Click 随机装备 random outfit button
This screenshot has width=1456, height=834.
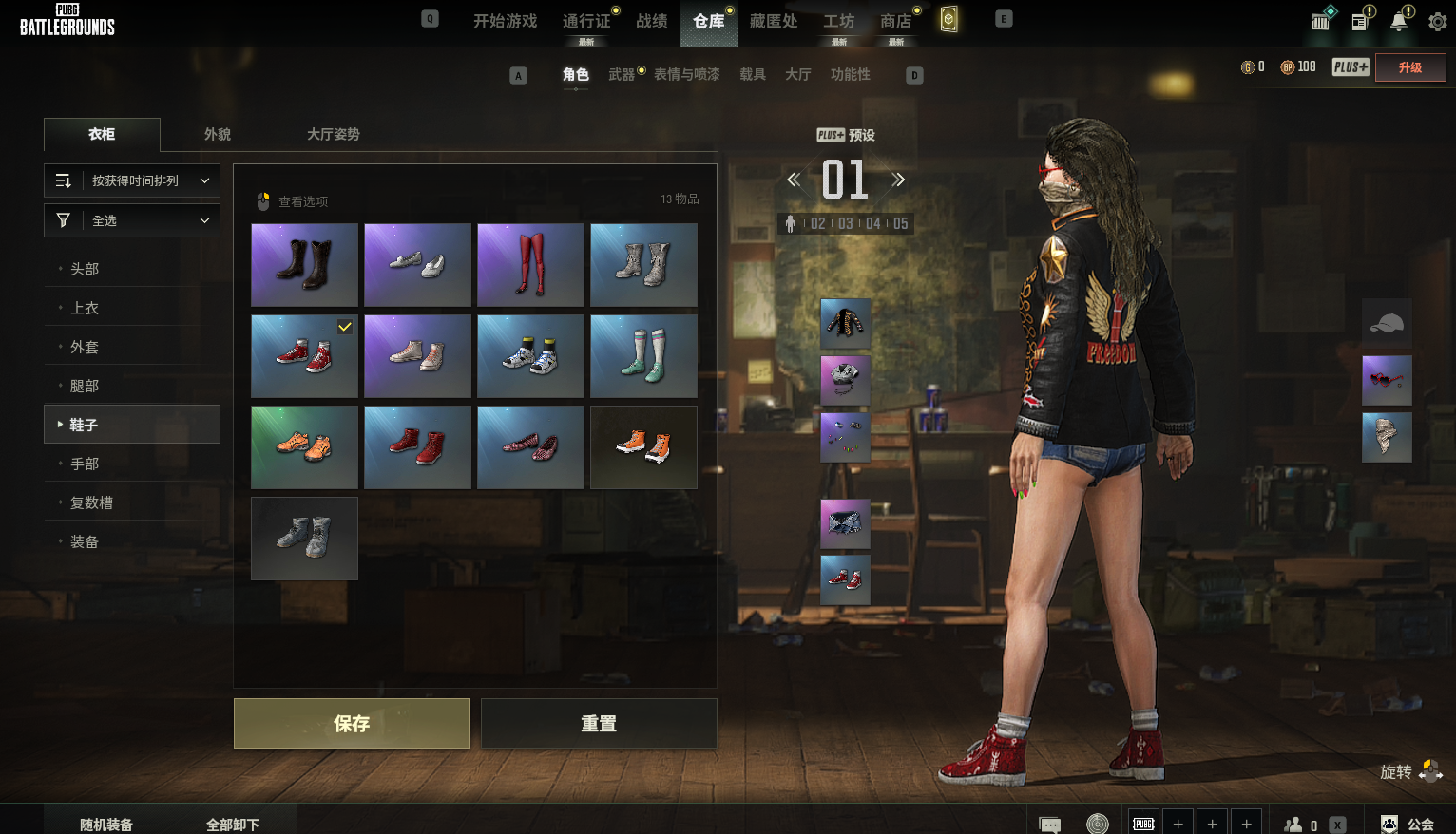[x=106, y=825]
